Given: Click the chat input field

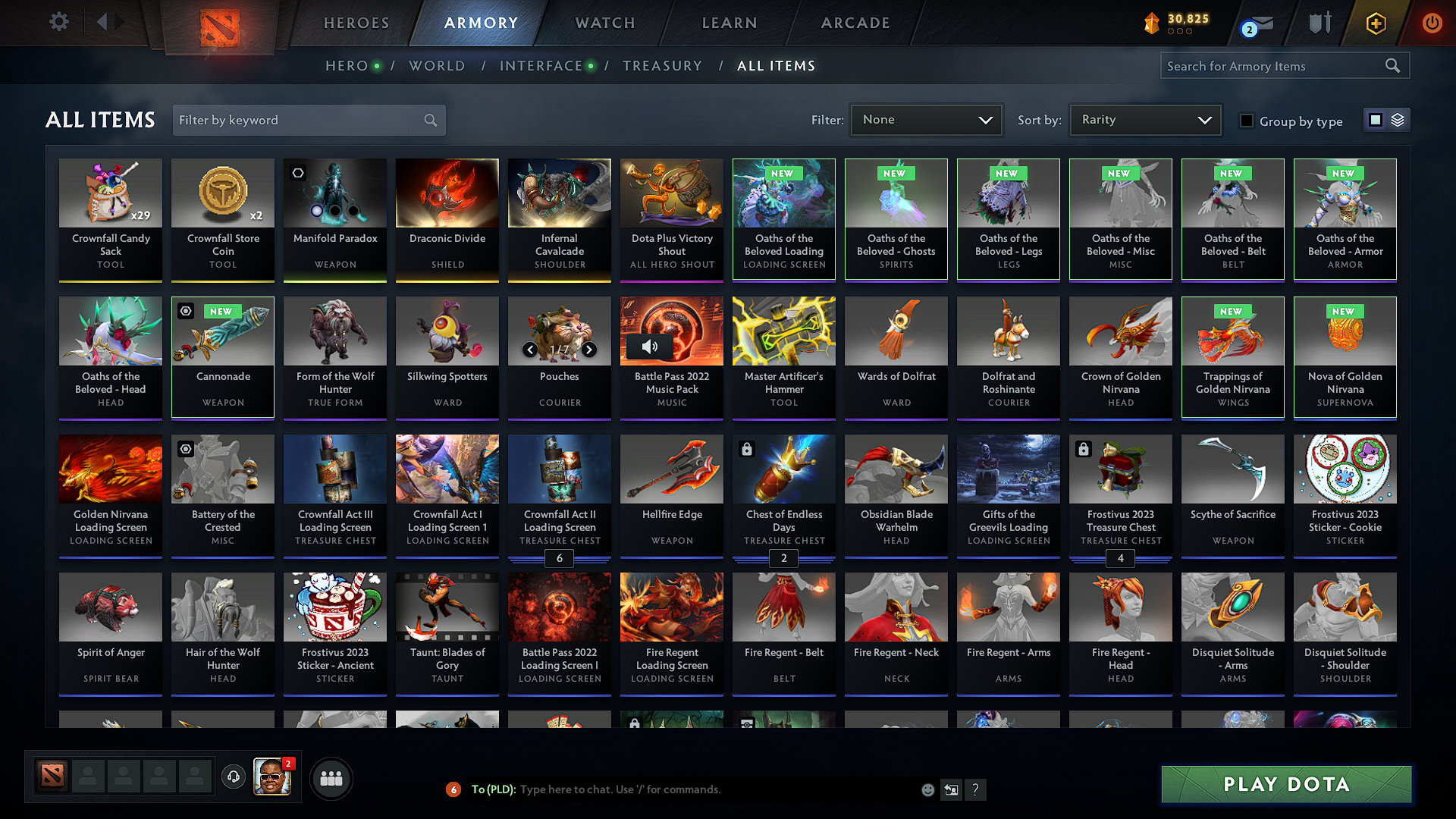Looking at the screenshot, I should tap(682, 789).
